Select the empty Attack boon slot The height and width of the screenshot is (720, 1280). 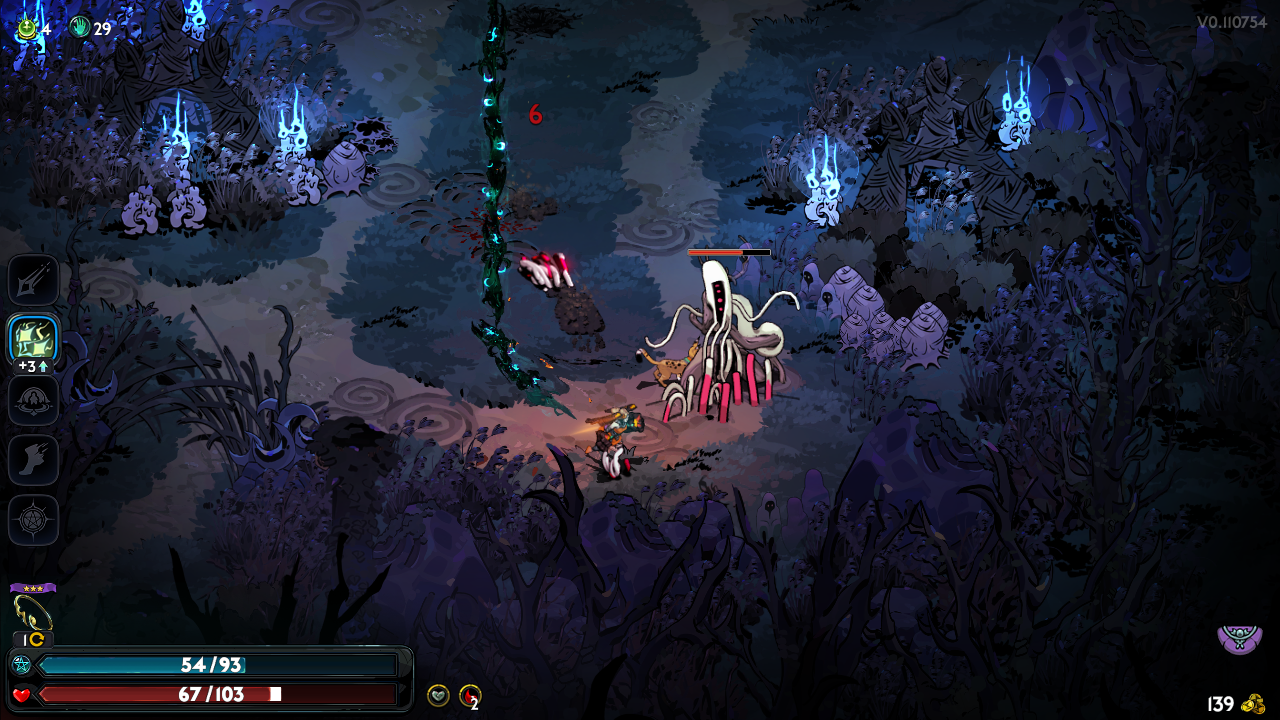click(33, 280)
